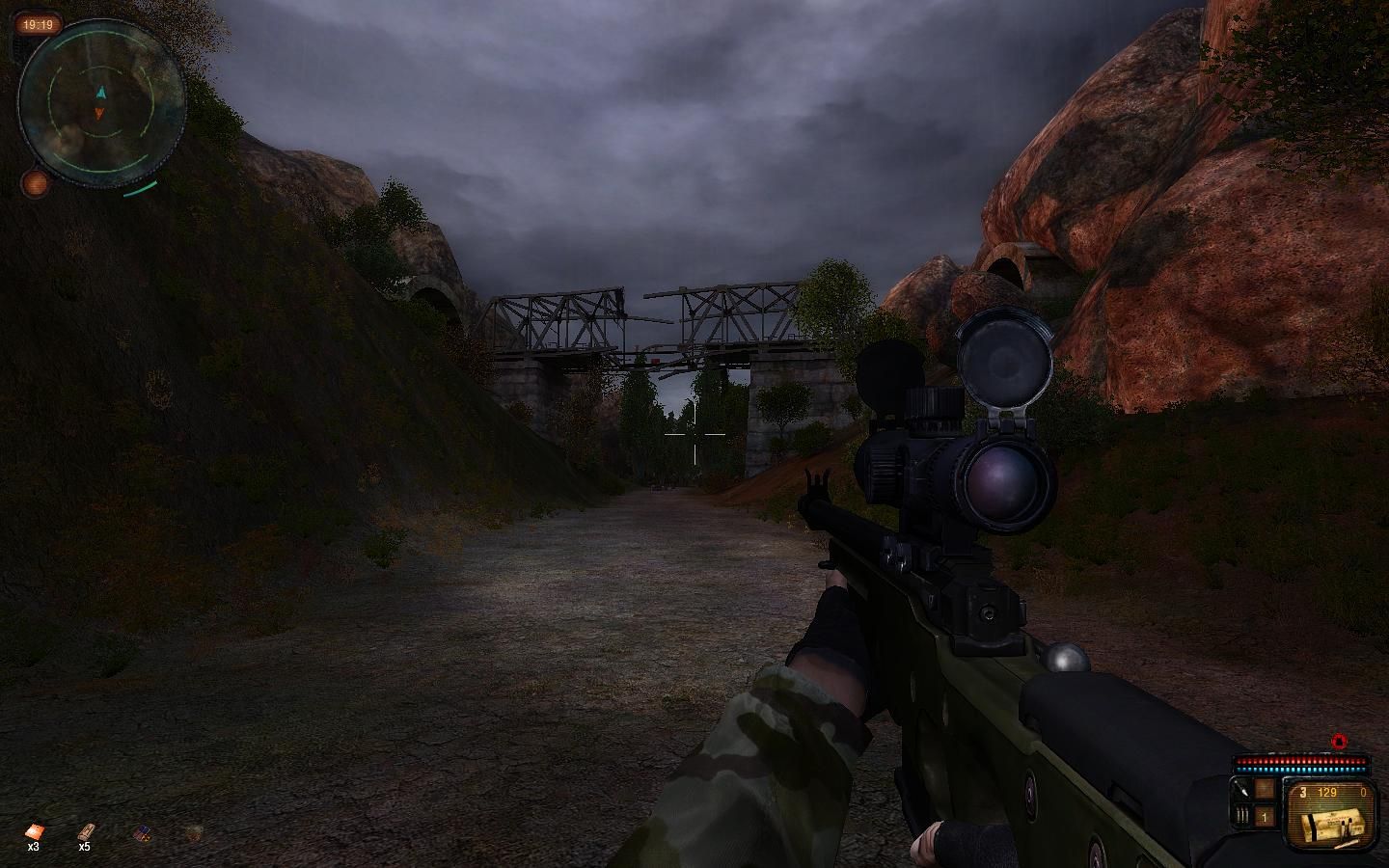Select the blue-and-red quick slot item
The image size is (1389, 868).
[142, 831]
